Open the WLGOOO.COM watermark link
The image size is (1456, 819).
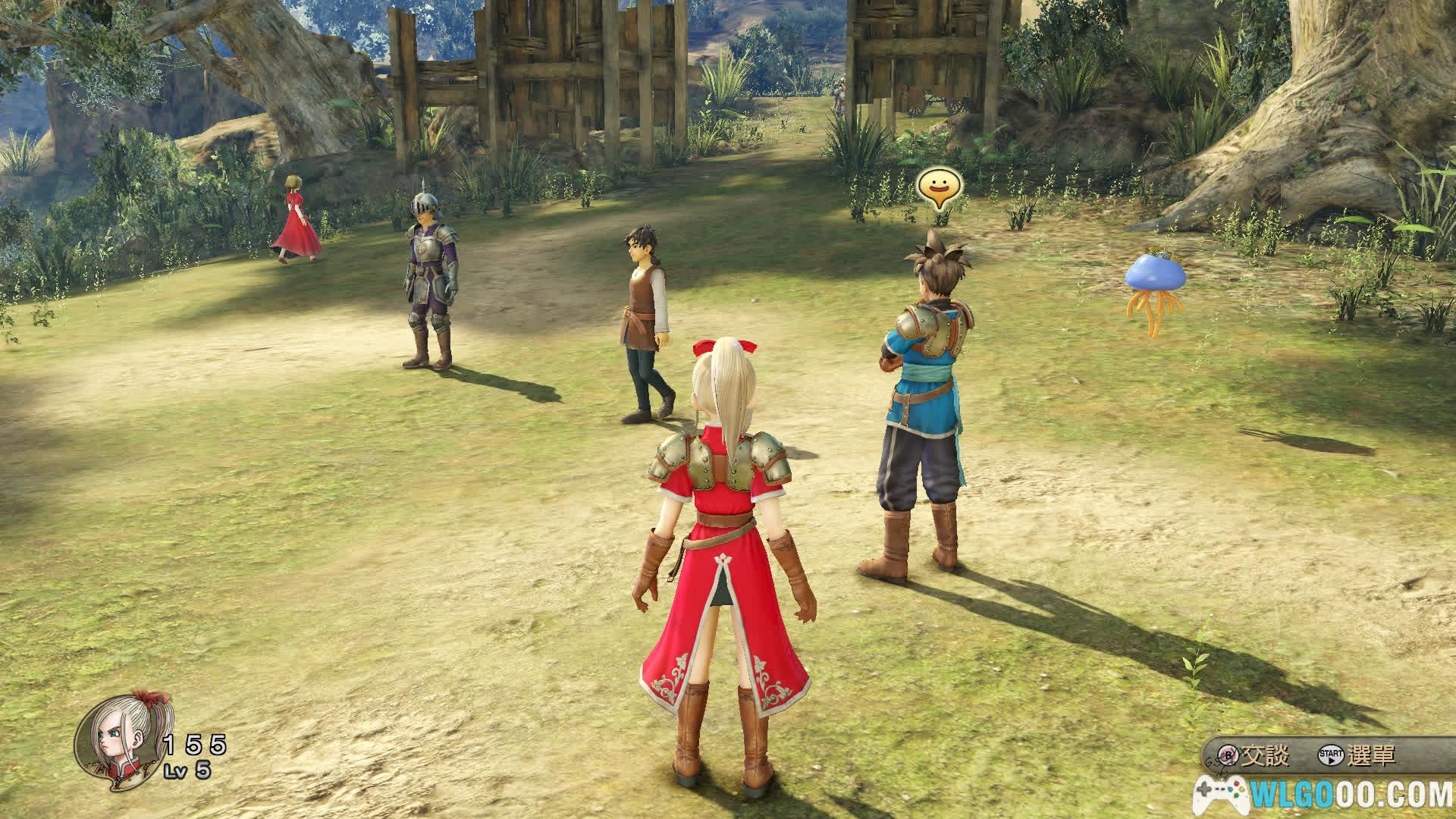pos(1325,795)
